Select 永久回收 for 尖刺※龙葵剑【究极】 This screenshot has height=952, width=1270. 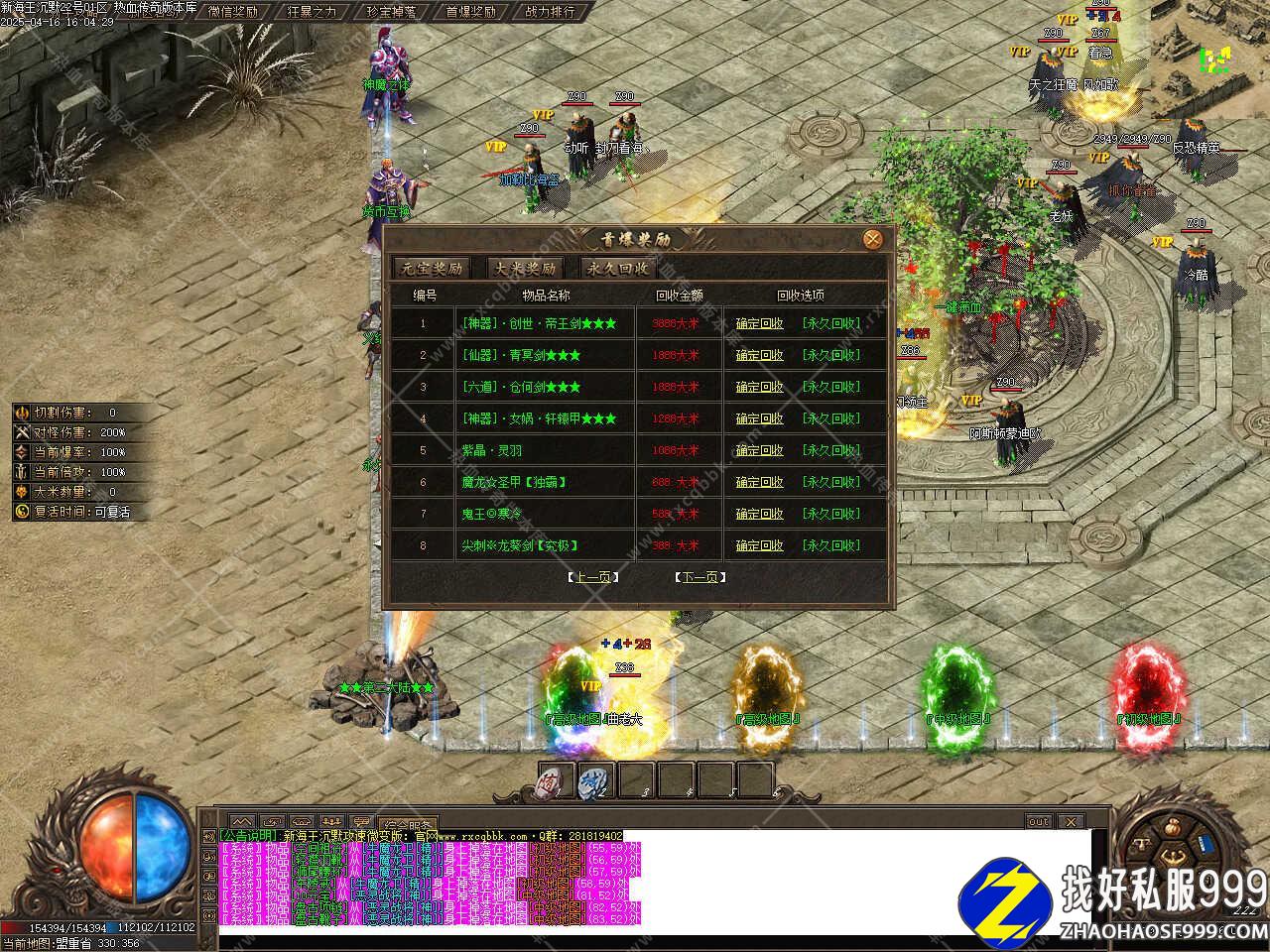point(831,545)
